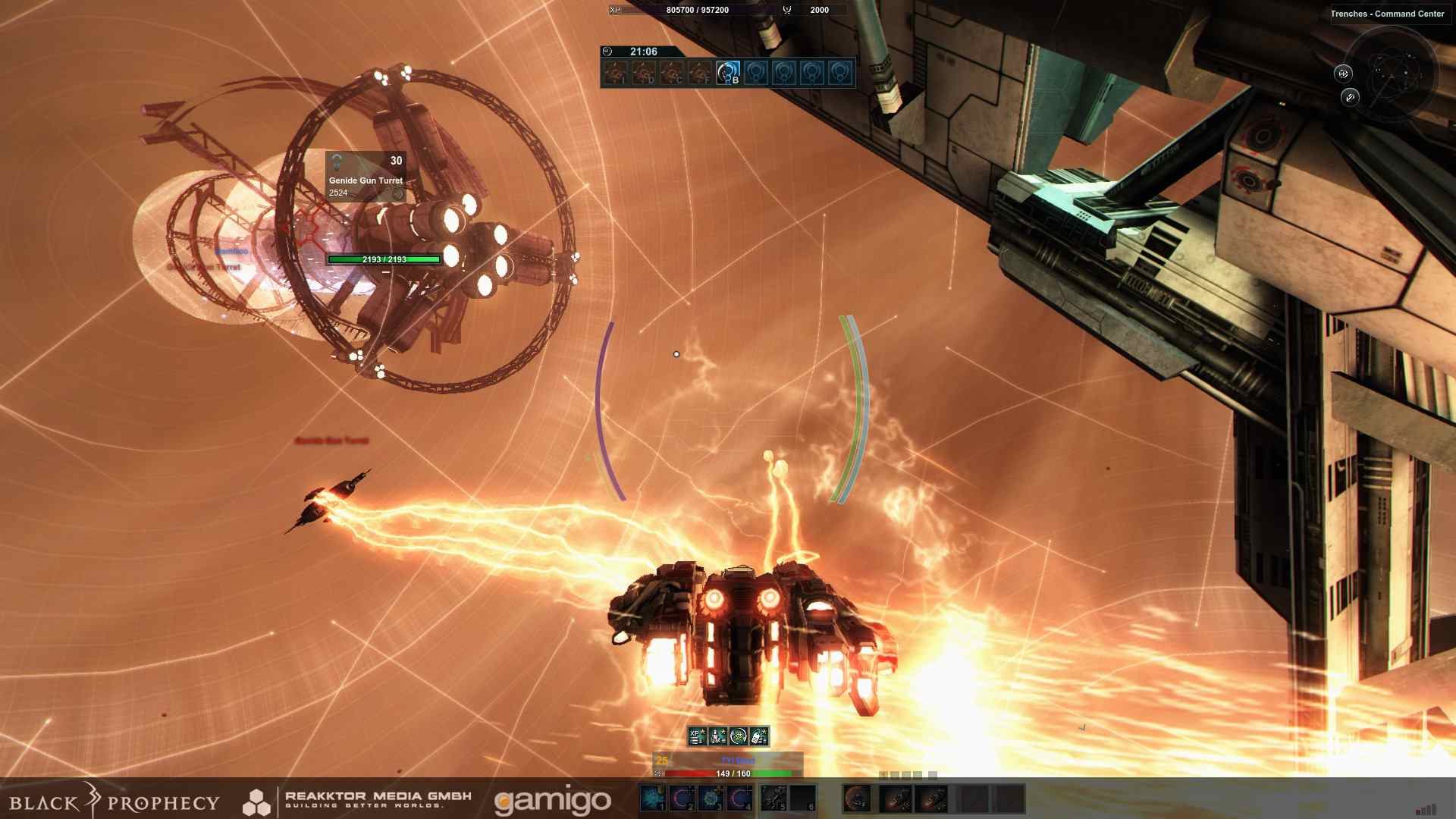Activate hotbar slot 1 ability
Screen dimensions: 1456x819
tap(653, 798)
